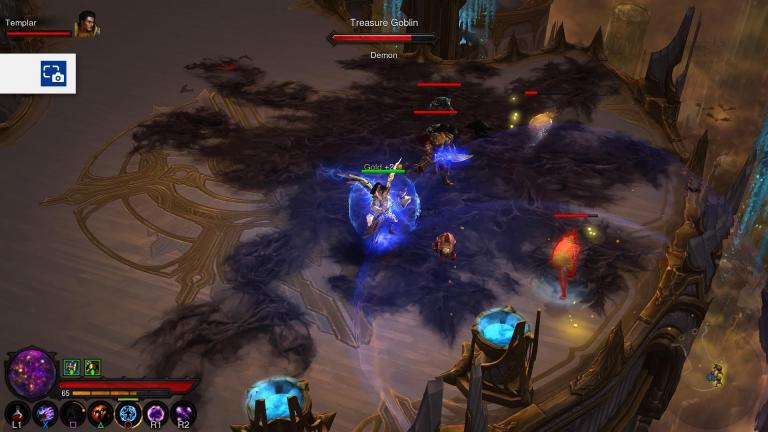Activate the purple missiles skill icon
768x432 pixels.
point(183,412)
